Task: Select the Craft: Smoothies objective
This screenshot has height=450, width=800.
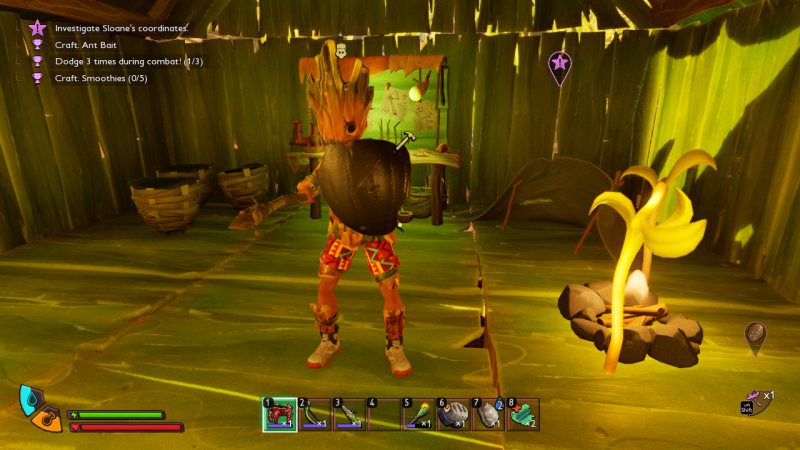Action: click(101, 77)
